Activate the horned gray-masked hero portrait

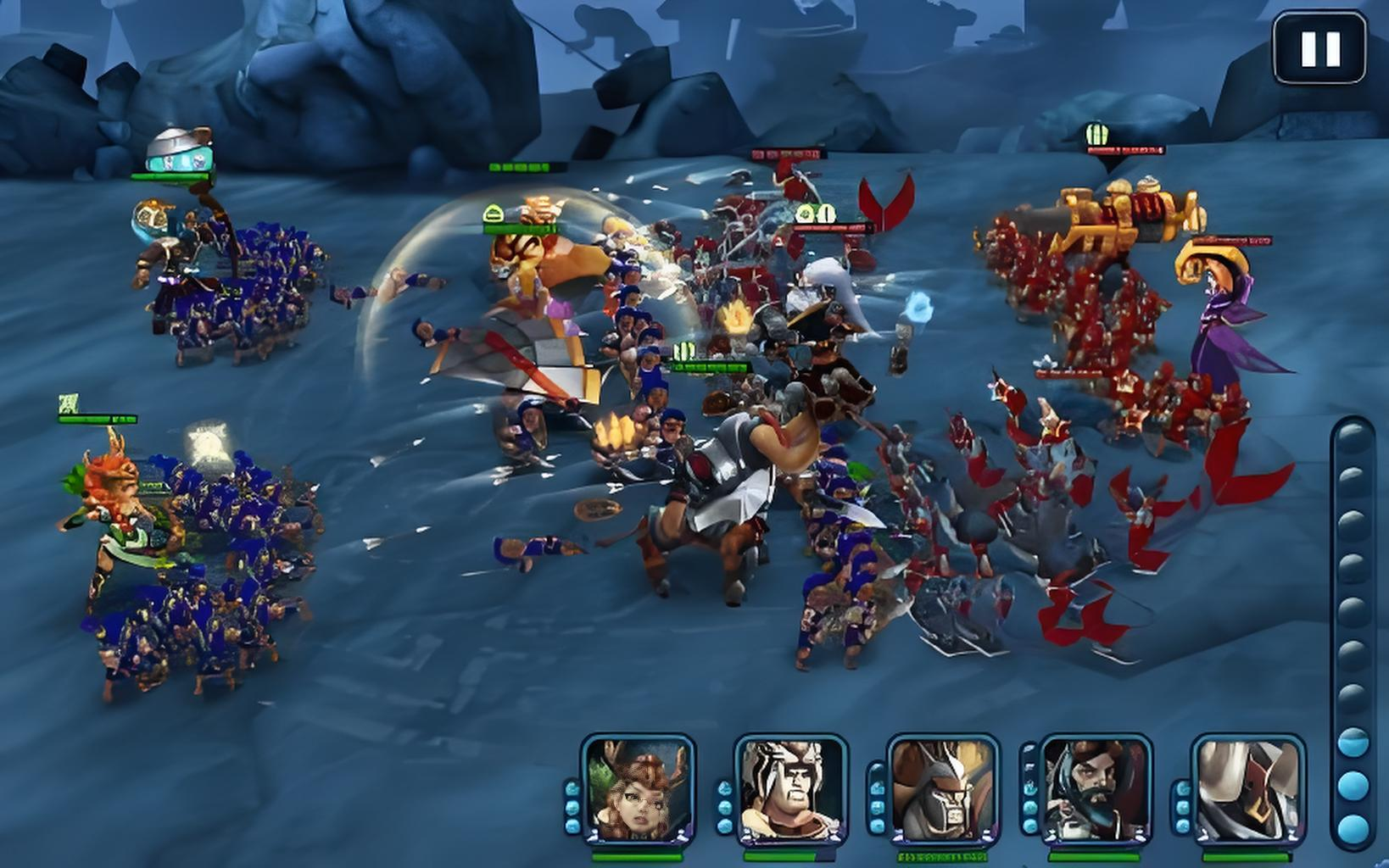[x=944, y=789]
